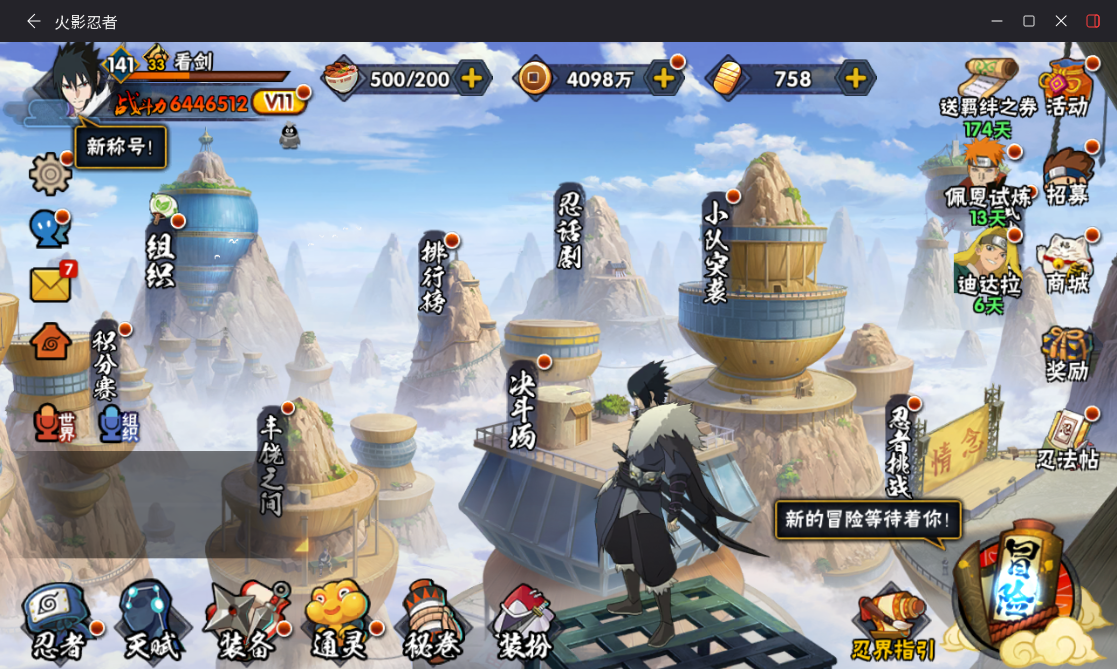Toggle the 世界 world voice chat microphone
This screenshot has height=669, width=1117.
point(54,424)
